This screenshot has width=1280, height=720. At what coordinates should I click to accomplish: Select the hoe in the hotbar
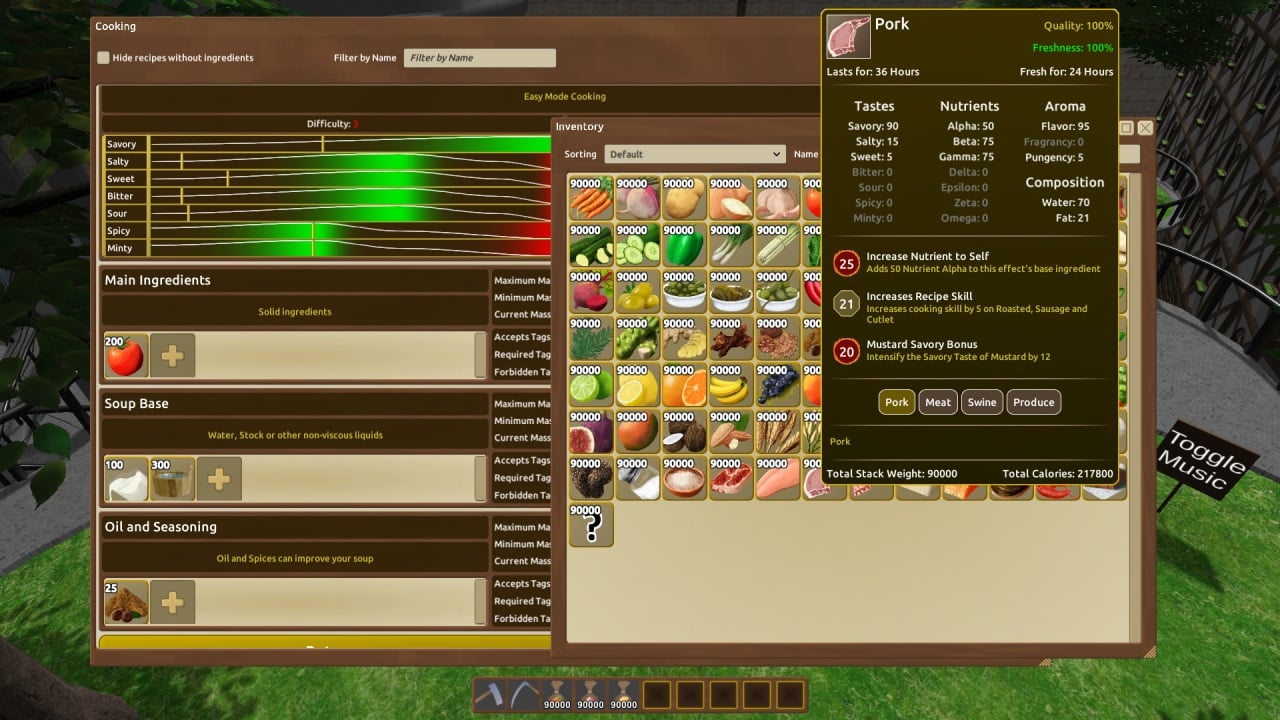490,694
